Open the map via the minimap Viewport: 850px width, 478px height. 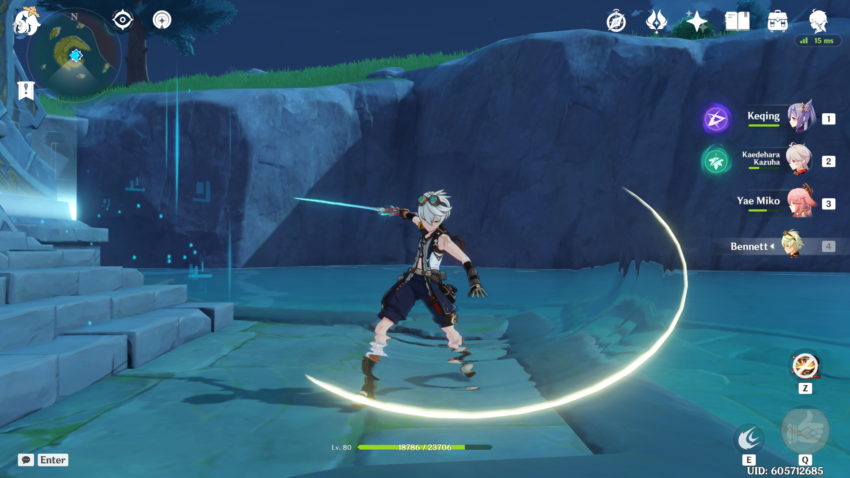74,54
